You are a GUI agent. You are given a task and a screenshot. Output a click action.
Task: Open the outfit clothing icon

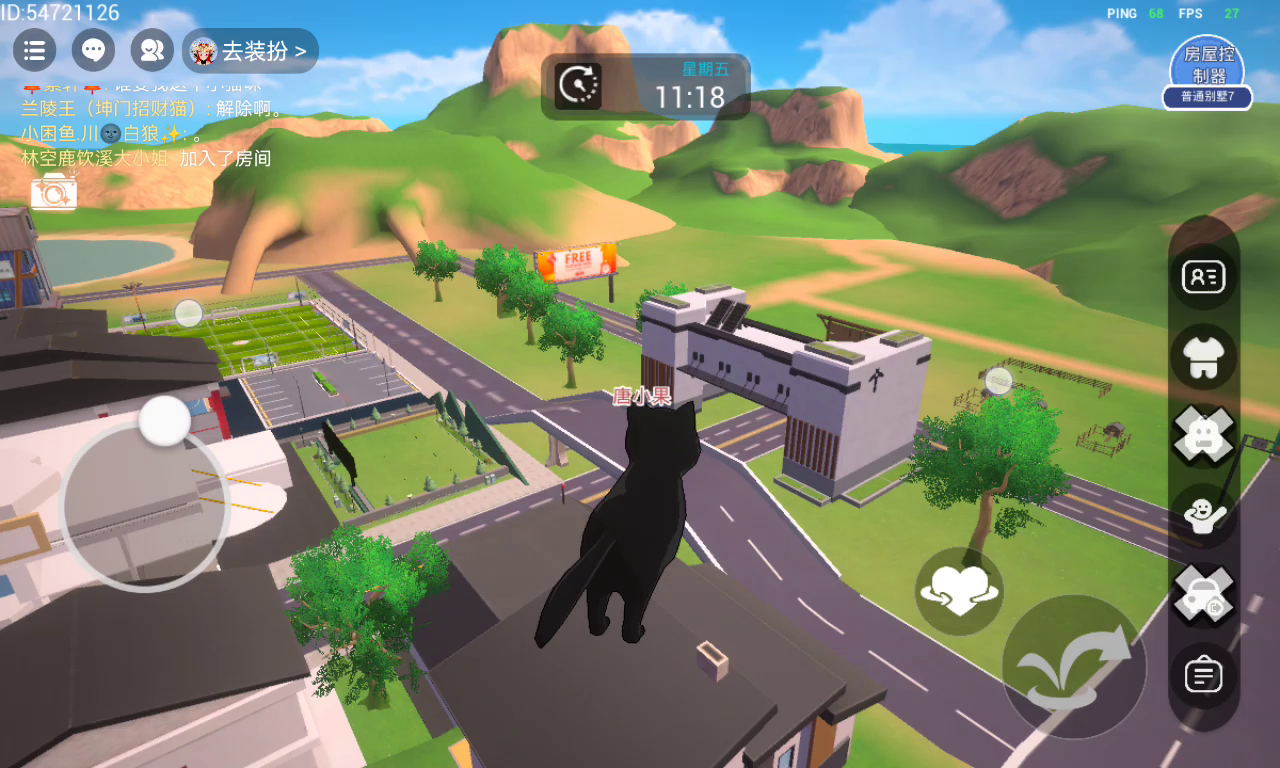[x=1204, y=357]
